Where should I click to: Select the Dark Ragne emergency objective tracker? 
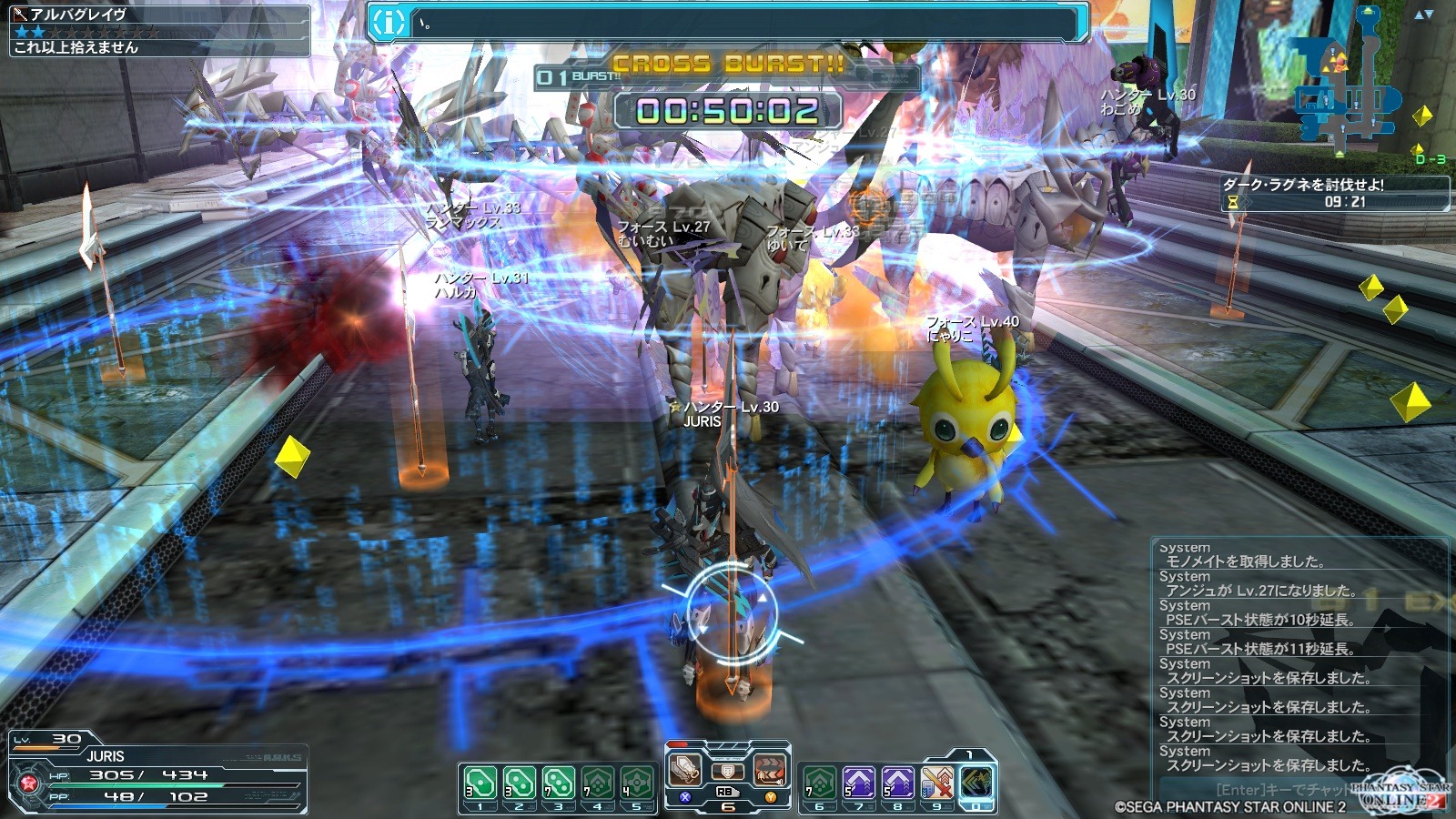tap(1334, 193)
